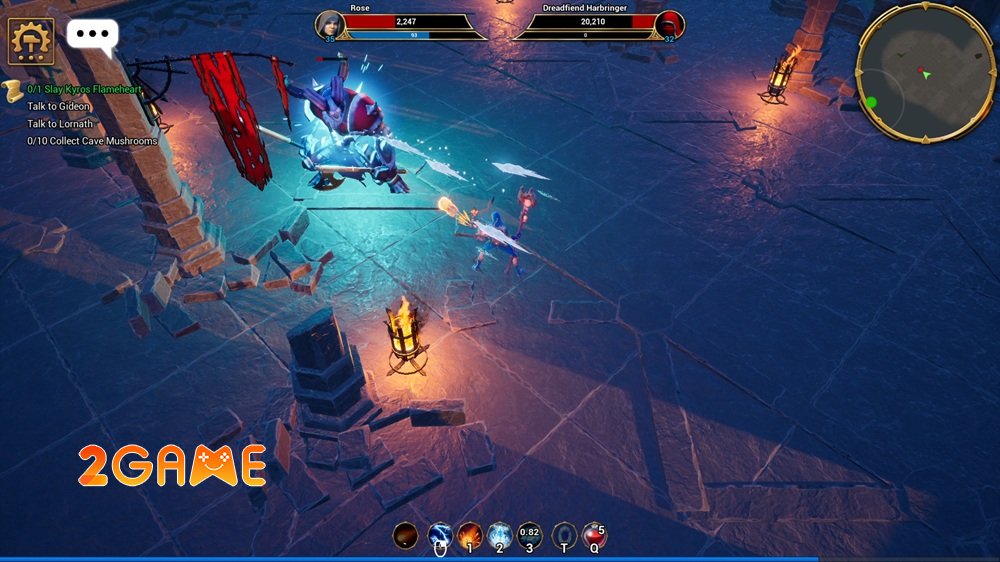Cast the ice crystal ability
Image resolution: width=1000 pixels, height=562 pixels.
click(499, 535)
